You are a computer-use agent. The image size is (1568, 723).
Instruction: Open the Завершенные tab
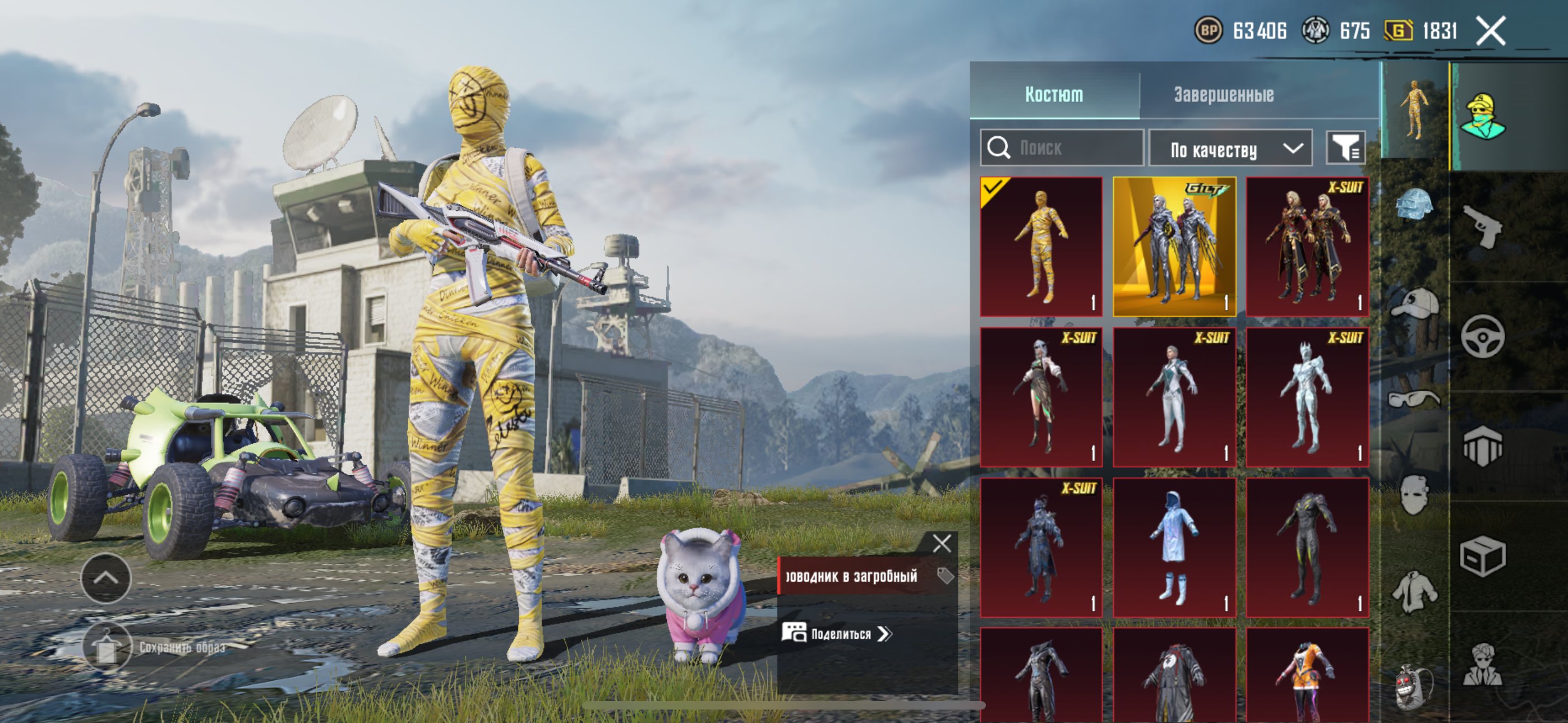tap(1224, 94)
